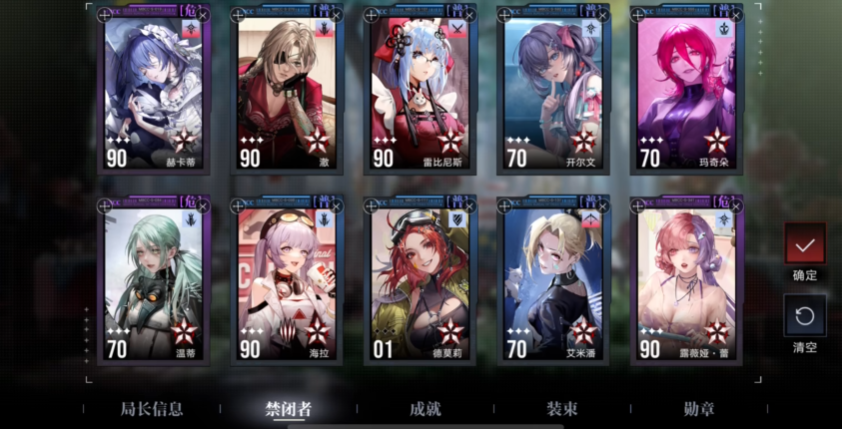The image size is (842, 429).
Task: Remove 赫卡蒂 card with its X button
Action: coord(204,15)
